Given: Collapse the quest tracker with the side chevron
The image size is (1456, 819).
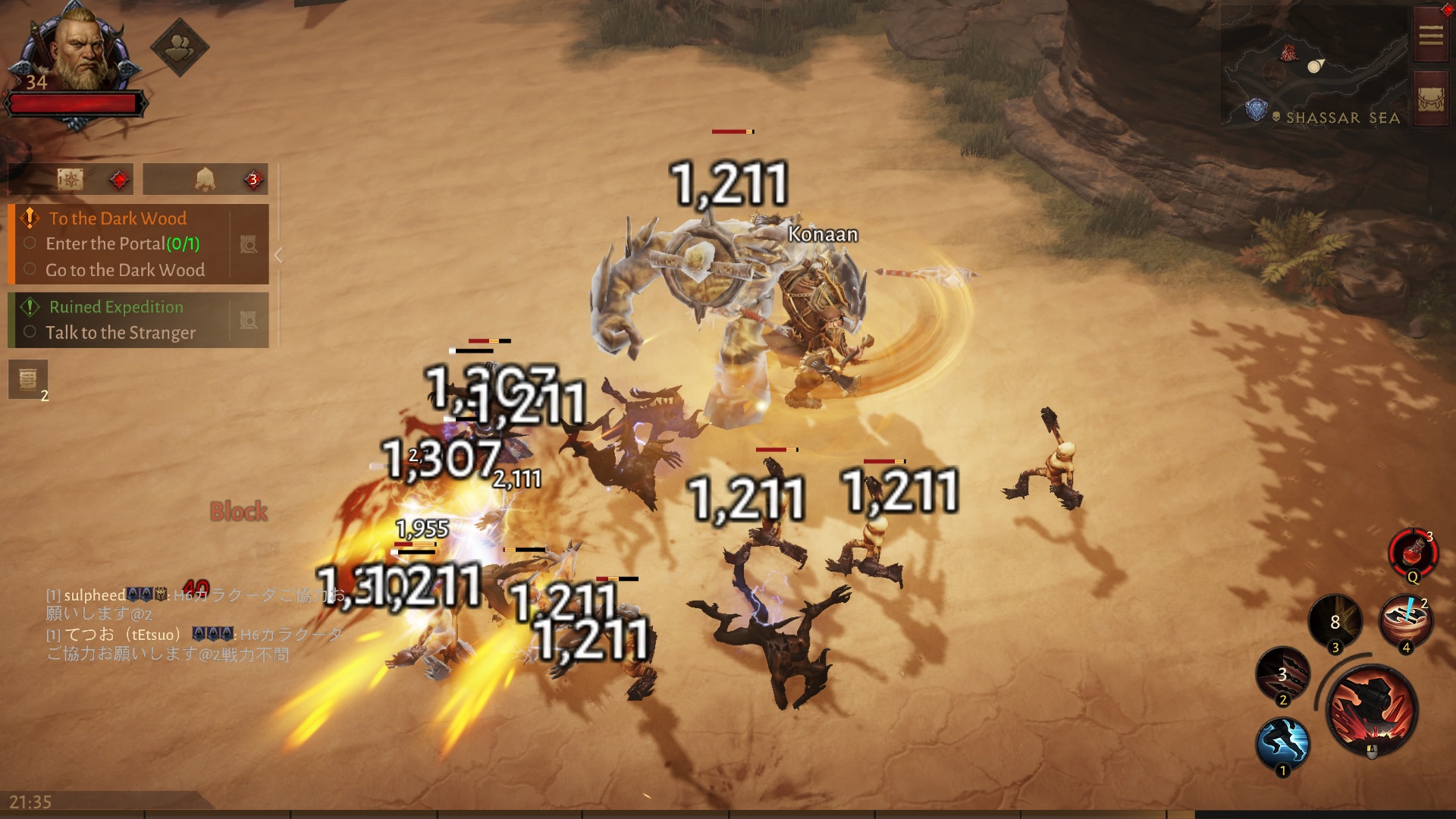Looking at the screenshot, I should coord(278,256).
